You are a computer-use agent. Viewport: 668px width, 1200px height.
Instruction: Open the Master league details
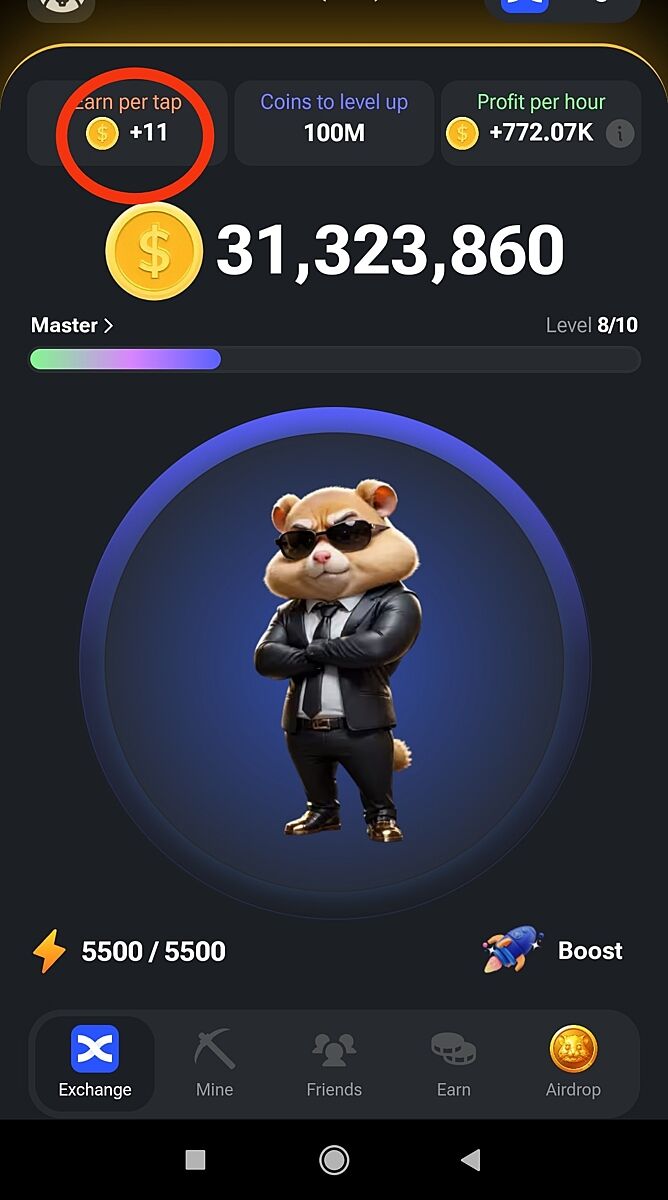pyautogui.click(x=72, y=326)
